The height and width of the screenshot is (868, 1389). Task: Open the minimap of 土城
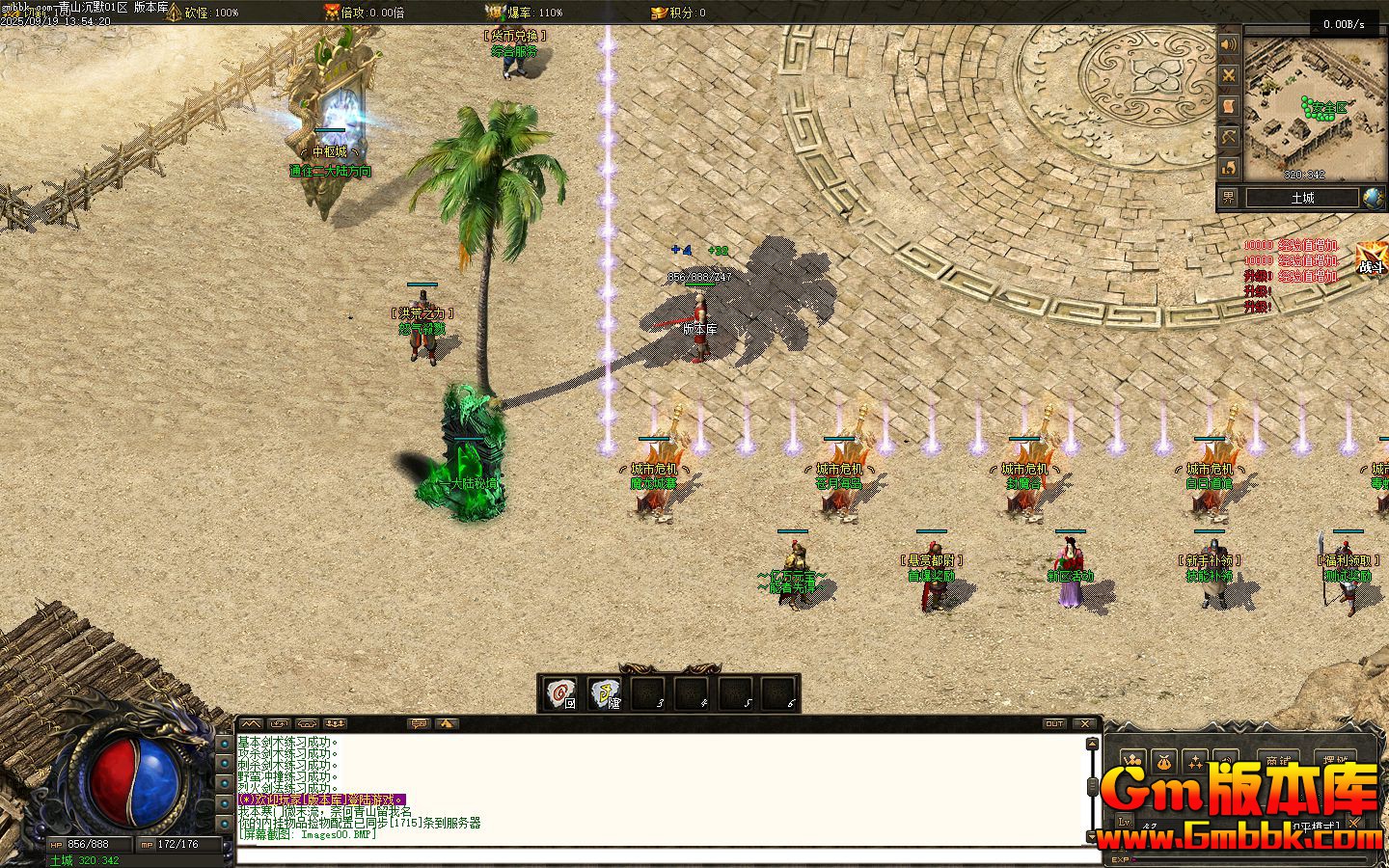tap(1311, 106)
